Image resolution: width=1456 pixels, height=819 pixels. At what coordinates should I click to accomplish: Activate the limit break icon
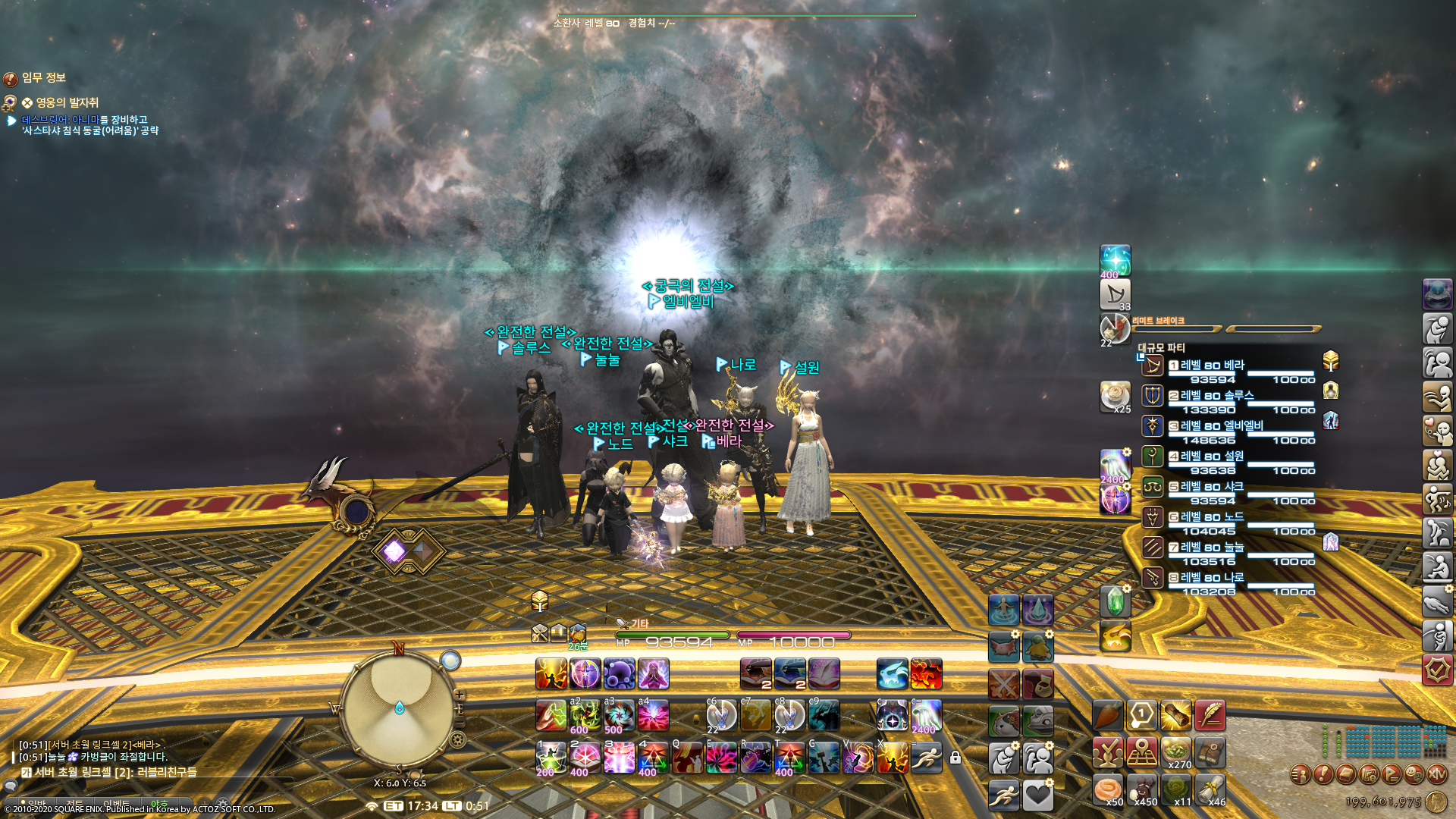coord(1115,329)
